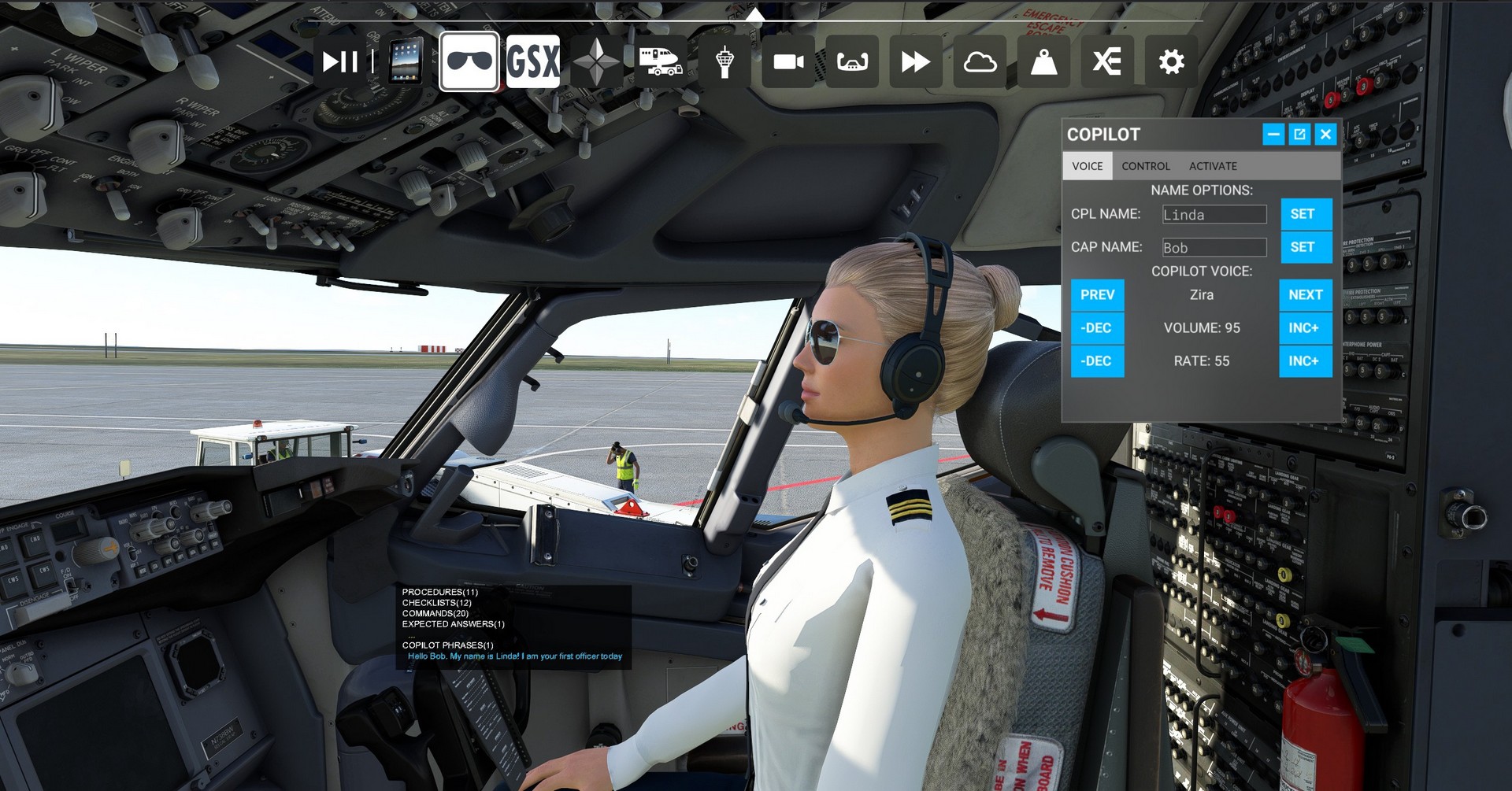Open the camera toolbar icon
Viewport: 1512px width, 791px height.
pyautogui.click(x=788, y=61)
